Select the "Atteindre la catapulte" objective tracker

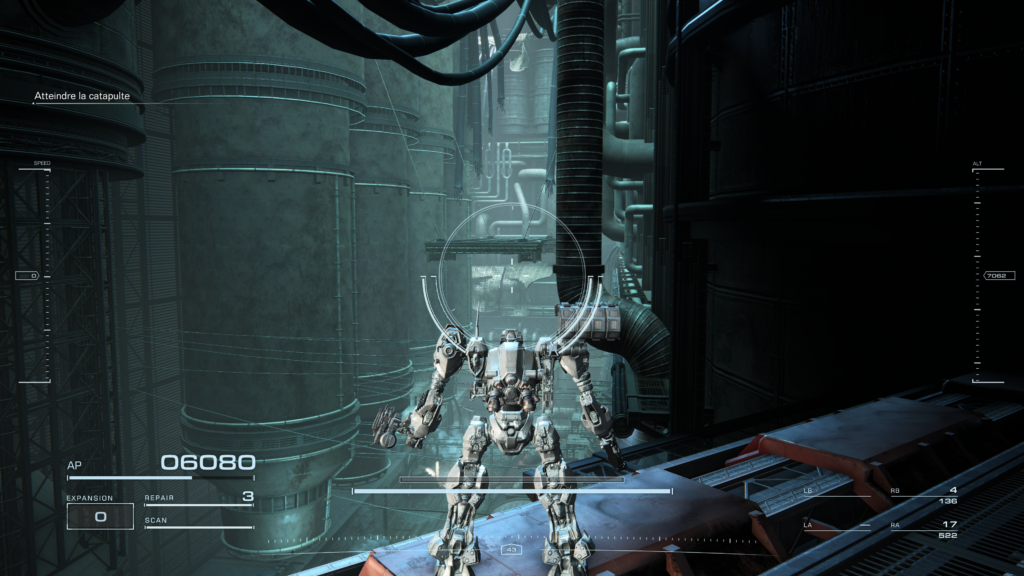pos(82,96)
